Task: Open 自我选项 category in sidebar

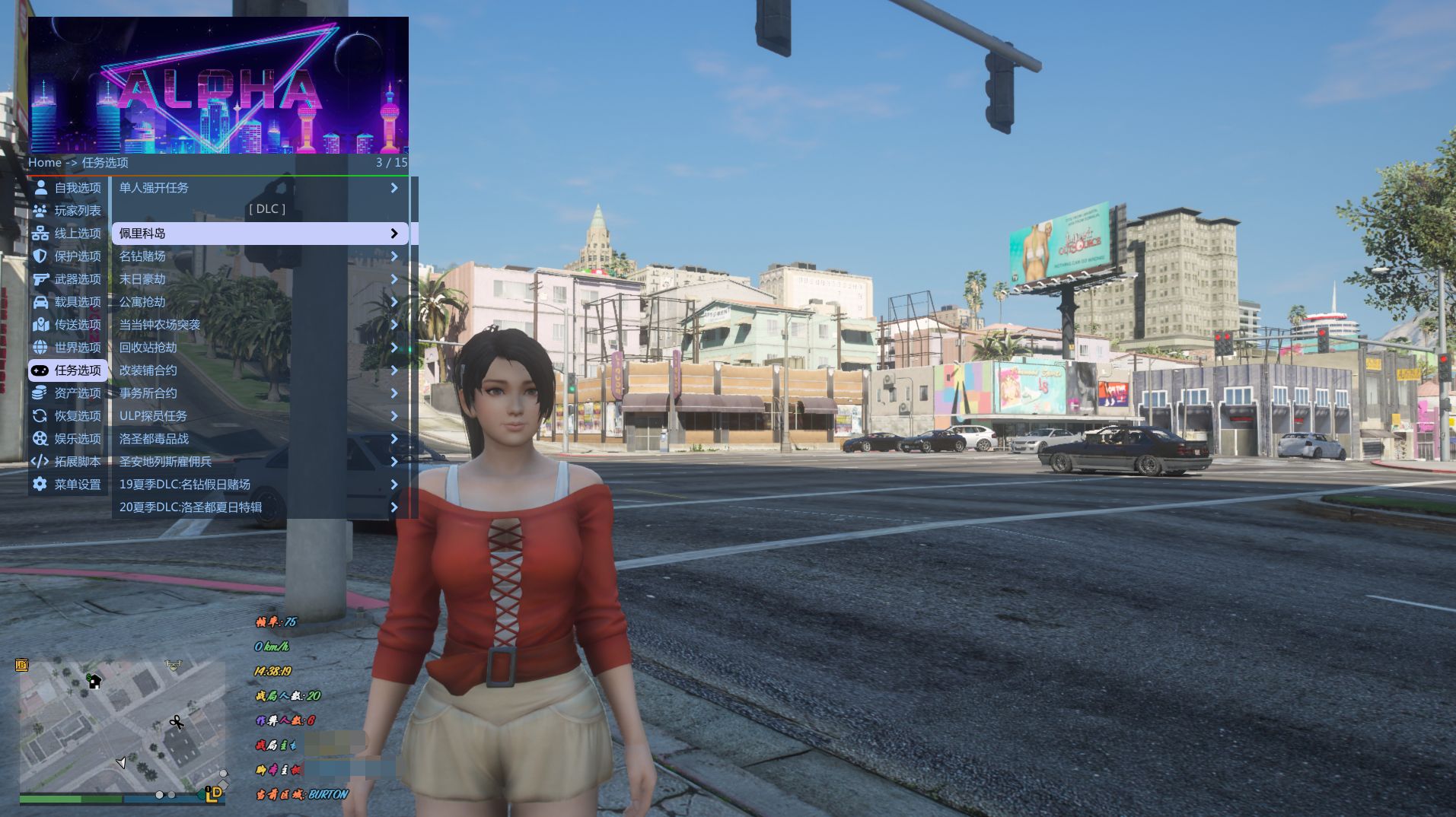Action: coord(68,188)
